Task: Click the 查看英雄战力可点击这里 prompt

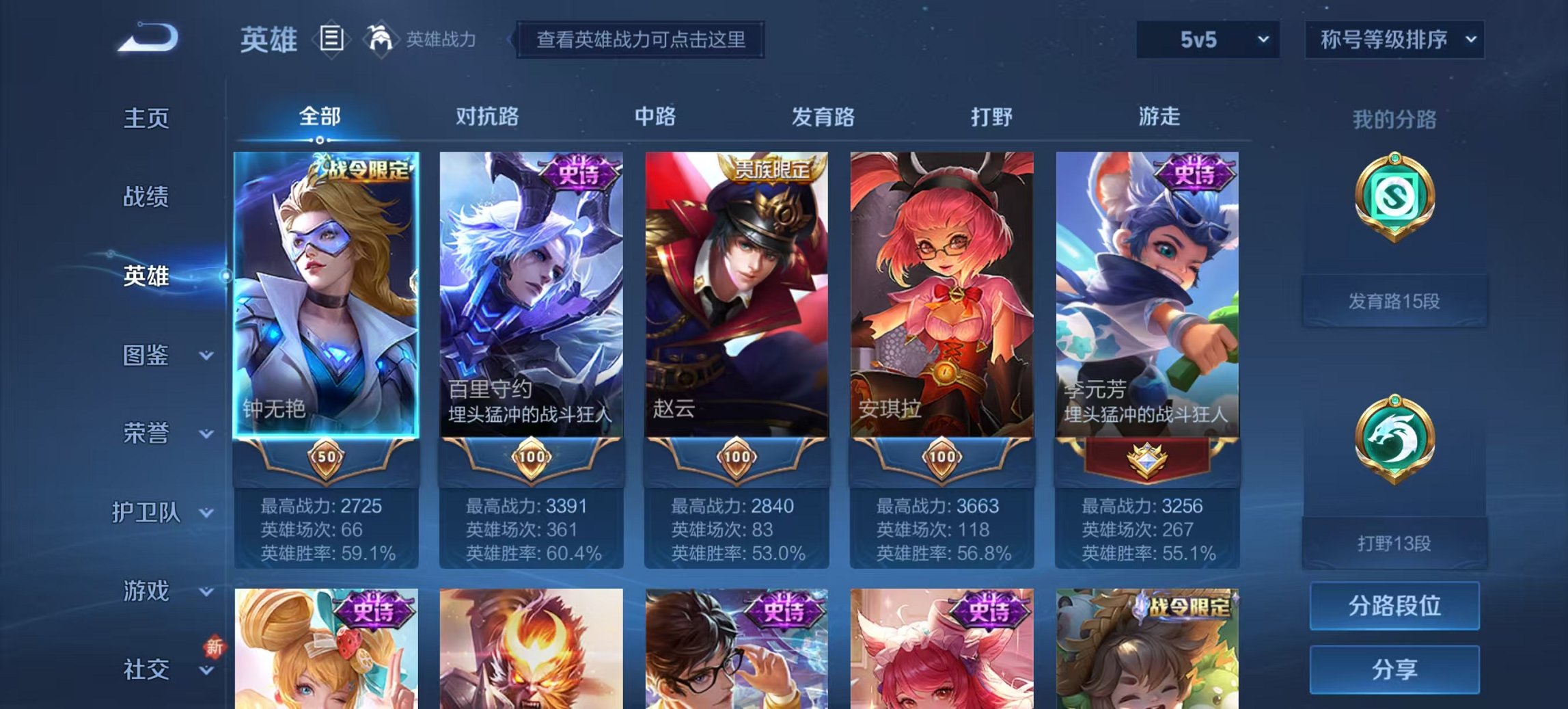Action: pyautogui.click(x=641, y=40)
